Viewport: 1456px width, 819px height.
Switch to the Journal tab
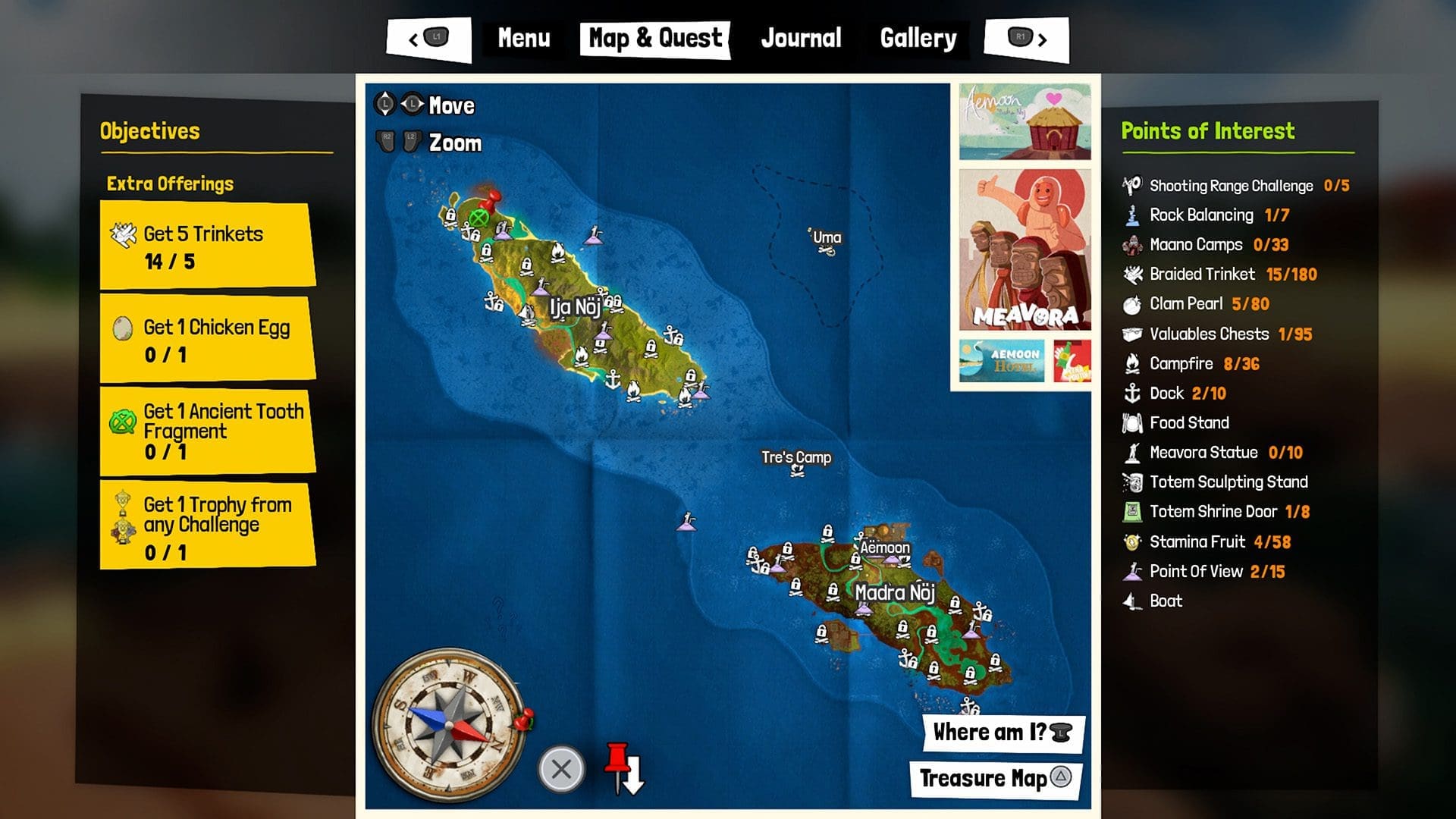801,38
